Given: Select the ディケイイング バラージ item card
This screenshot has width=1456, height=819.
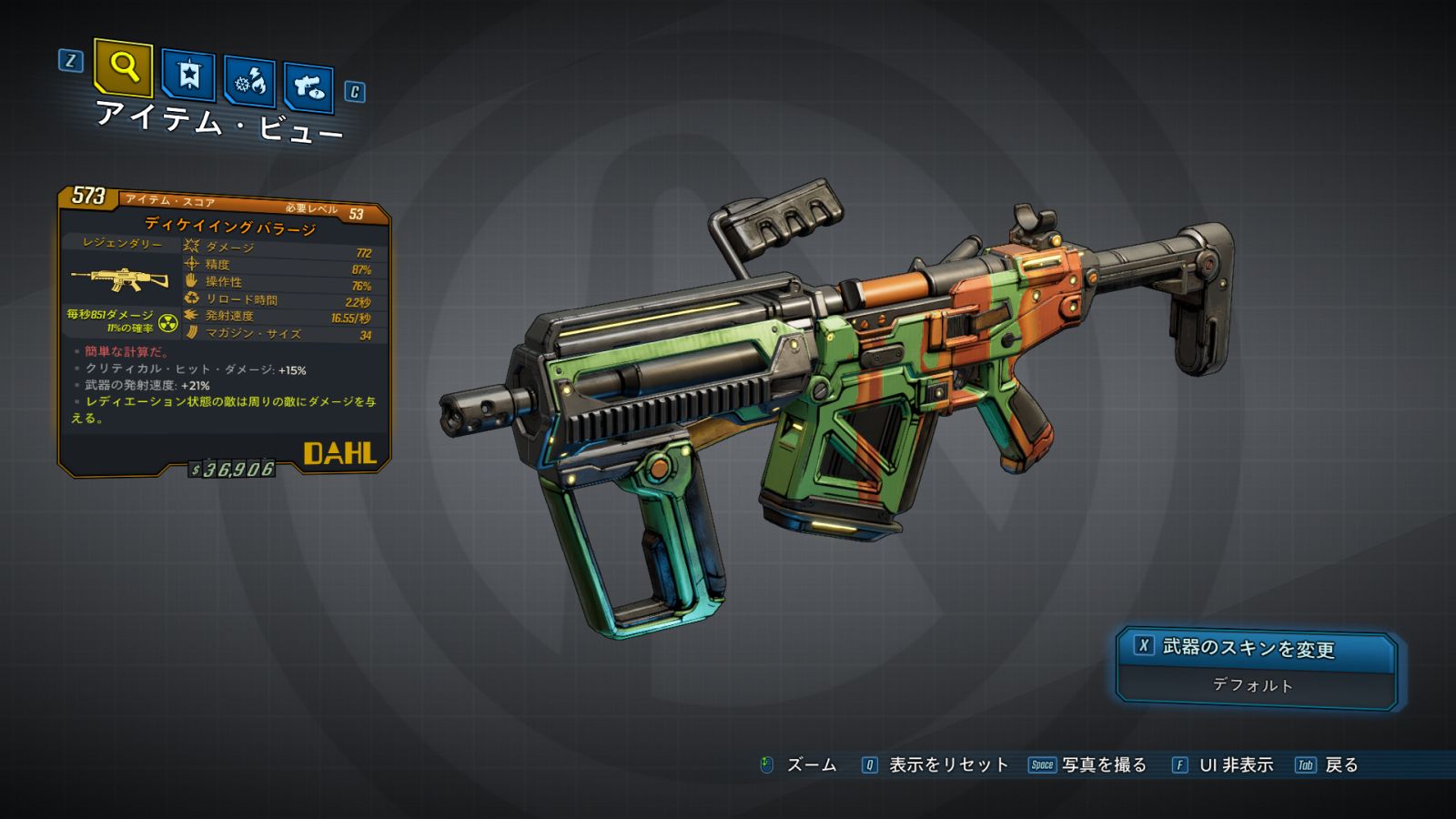Looking at the screenshot, I should (225, 332).
